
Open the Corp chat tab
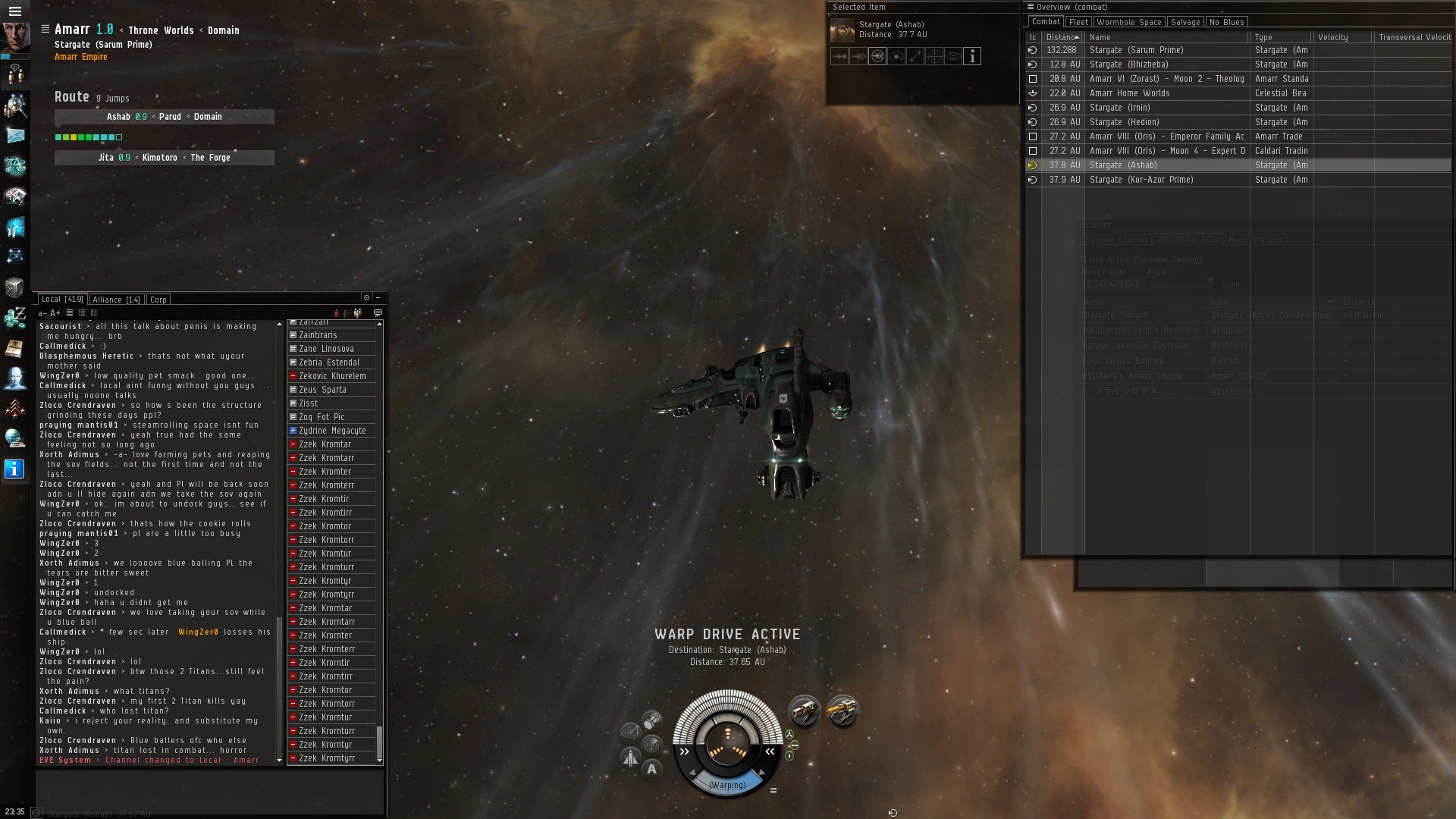pos(158,300)
